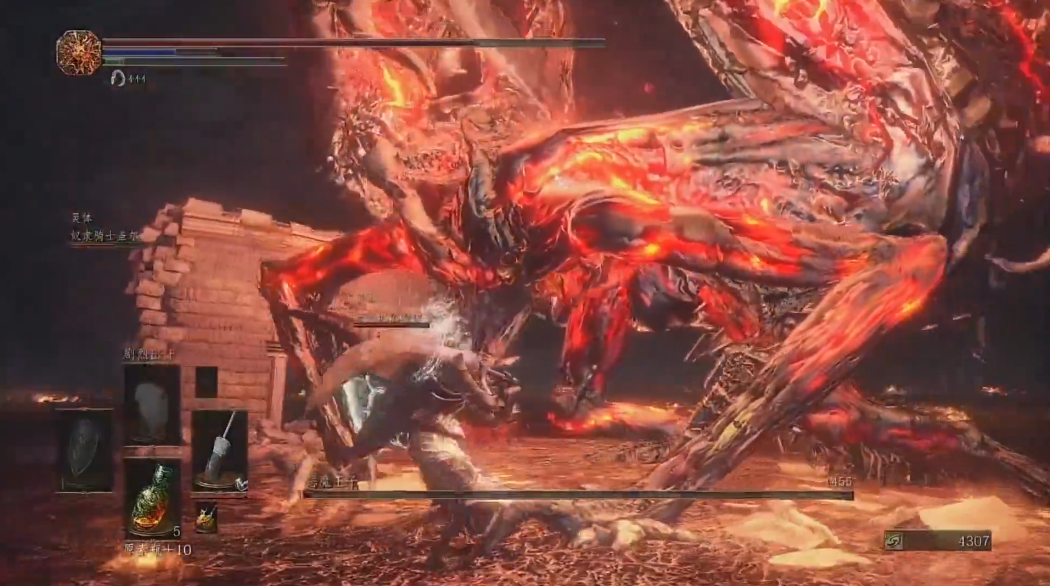This screenshot has width=1050, height=586.
Task: Select the spell slot above the Estus Flask
Action: [152, 404]
